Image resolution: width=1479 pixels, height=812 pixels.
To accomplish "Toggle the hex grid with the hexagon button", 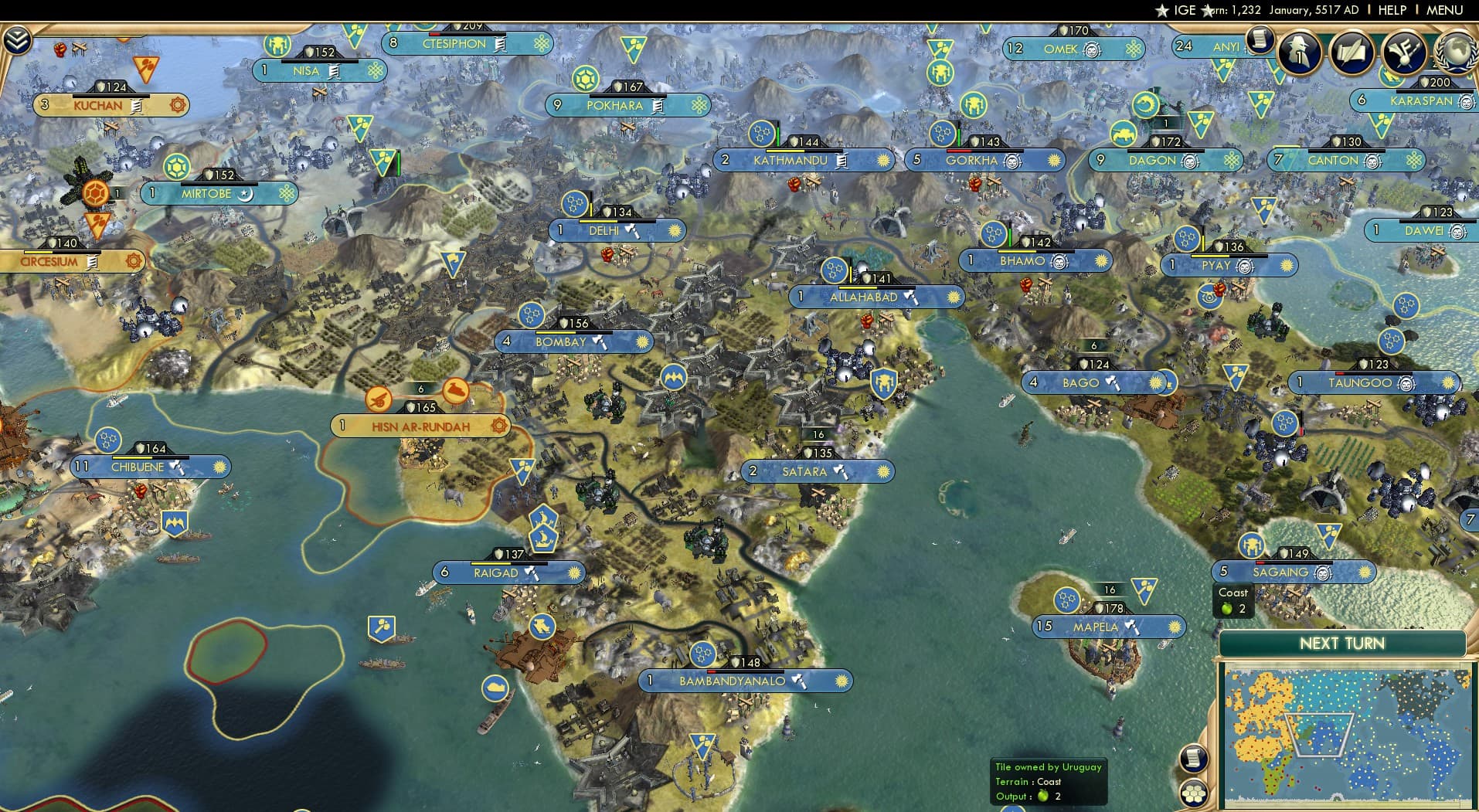I will click(x=1195, y=794).
